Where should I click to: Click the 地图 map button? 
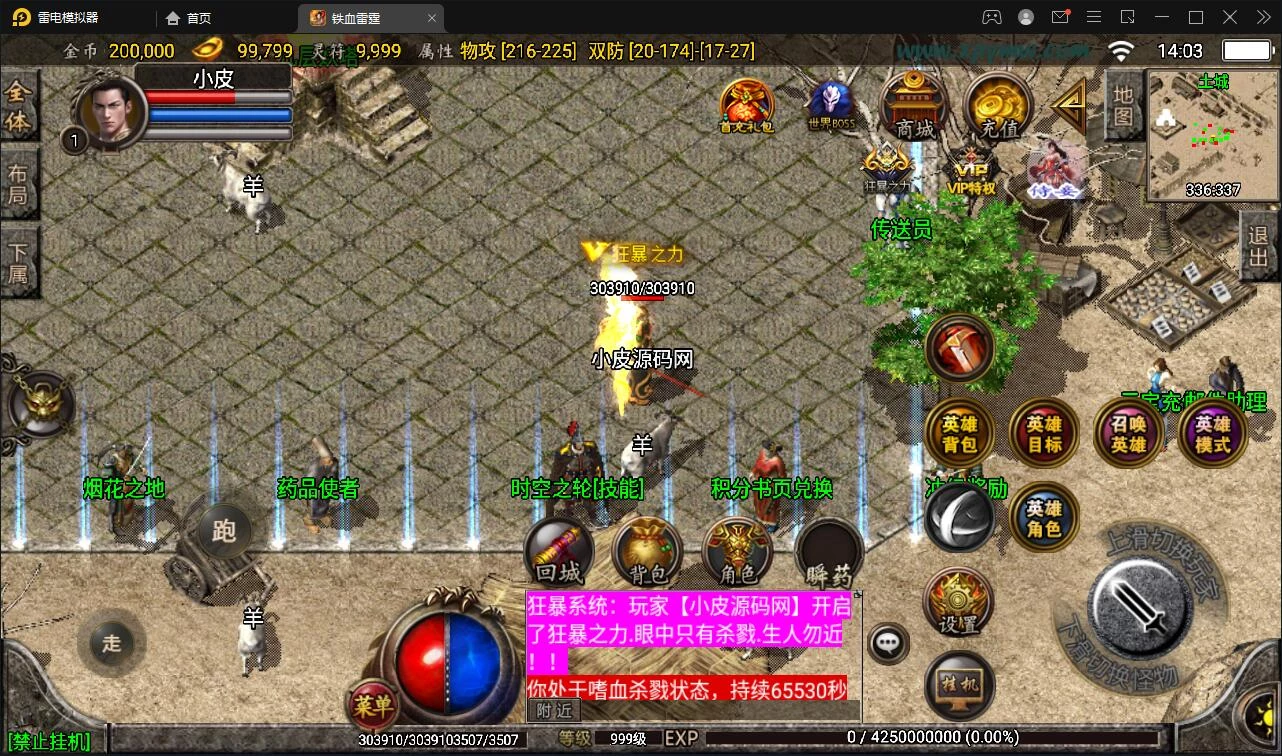[1124, 106]
